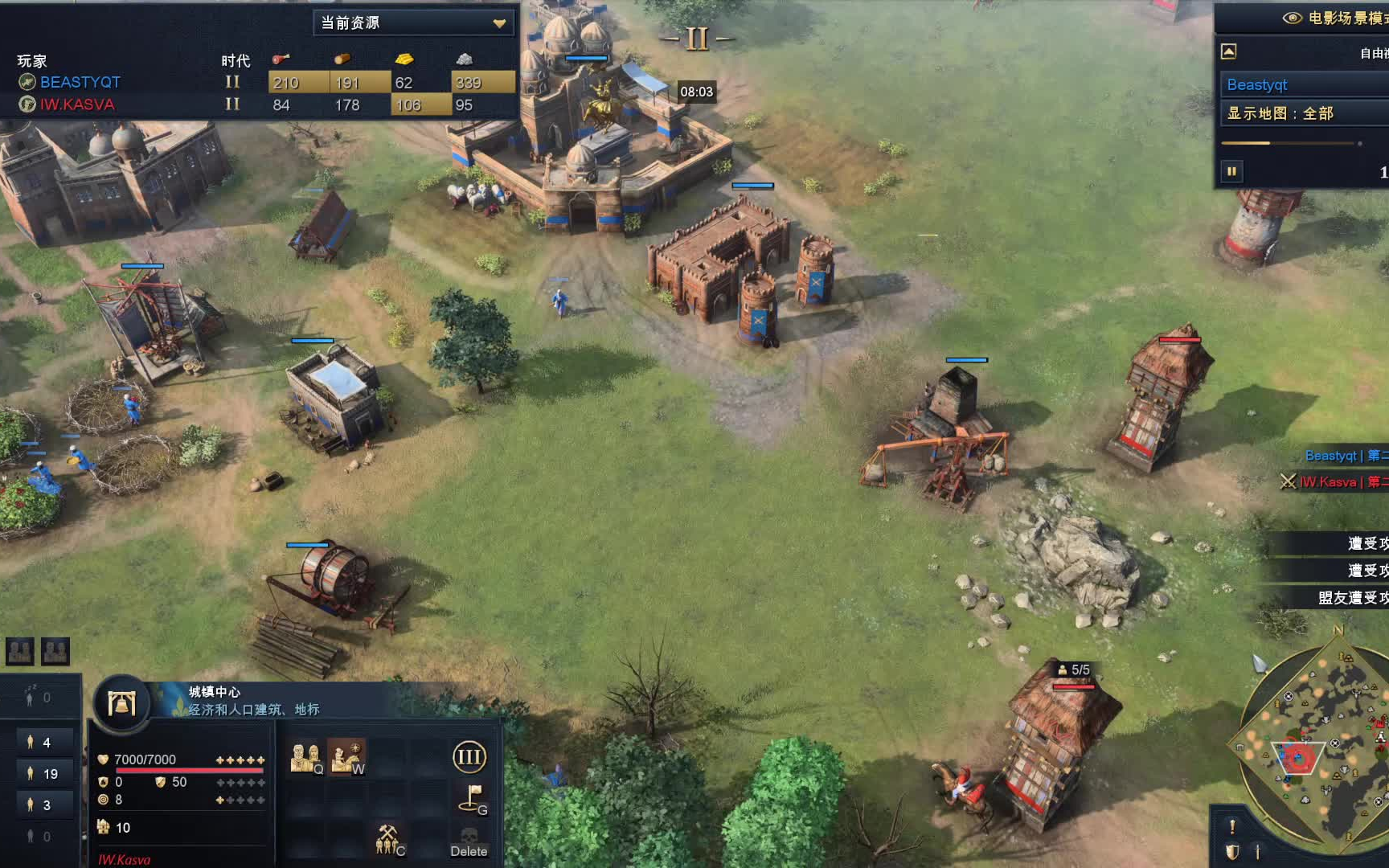
Task: Select the first control group thumbnail
Action: click(x=20, y=651)
